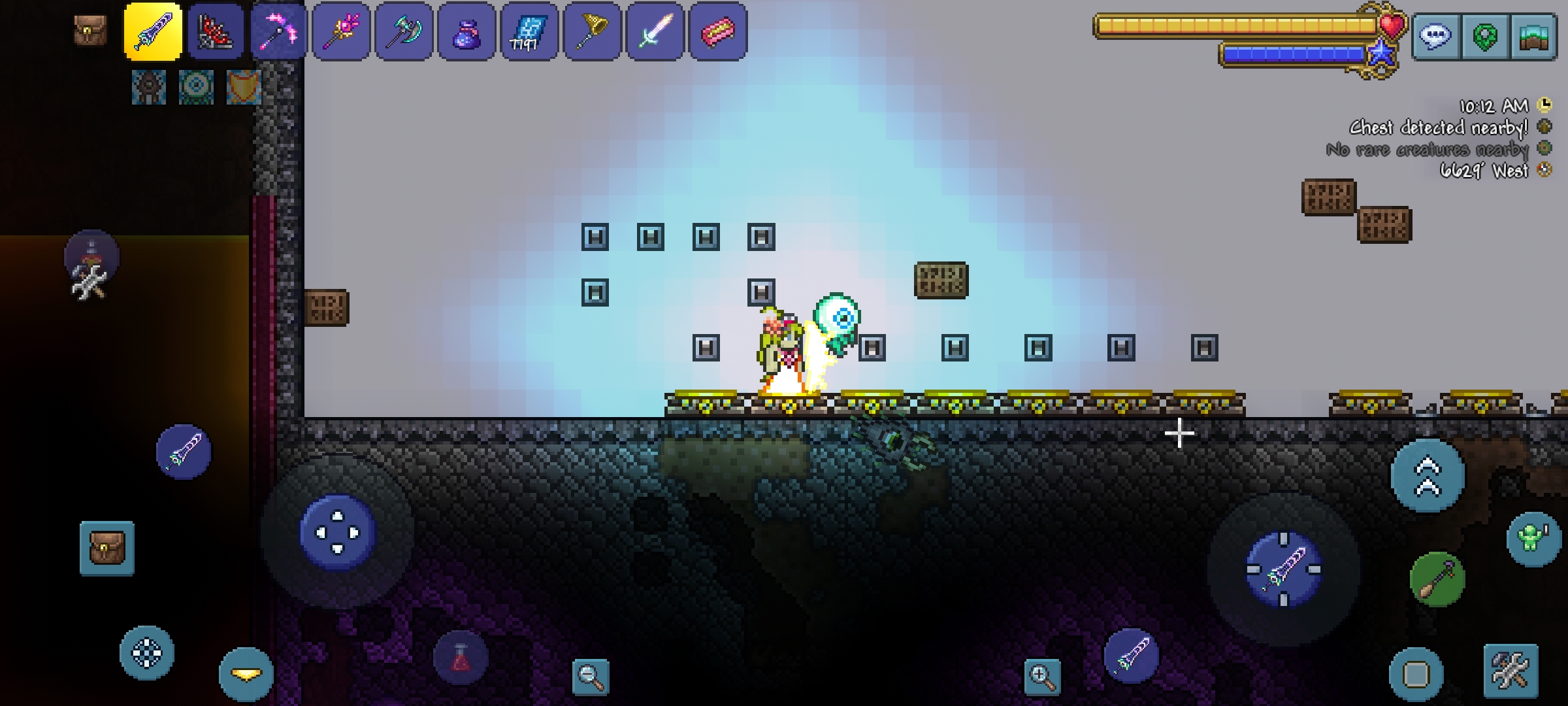This screenshot has height=706, width=1568.
Task: Select the red wings hotbar slot
Action: coord(216,31)
